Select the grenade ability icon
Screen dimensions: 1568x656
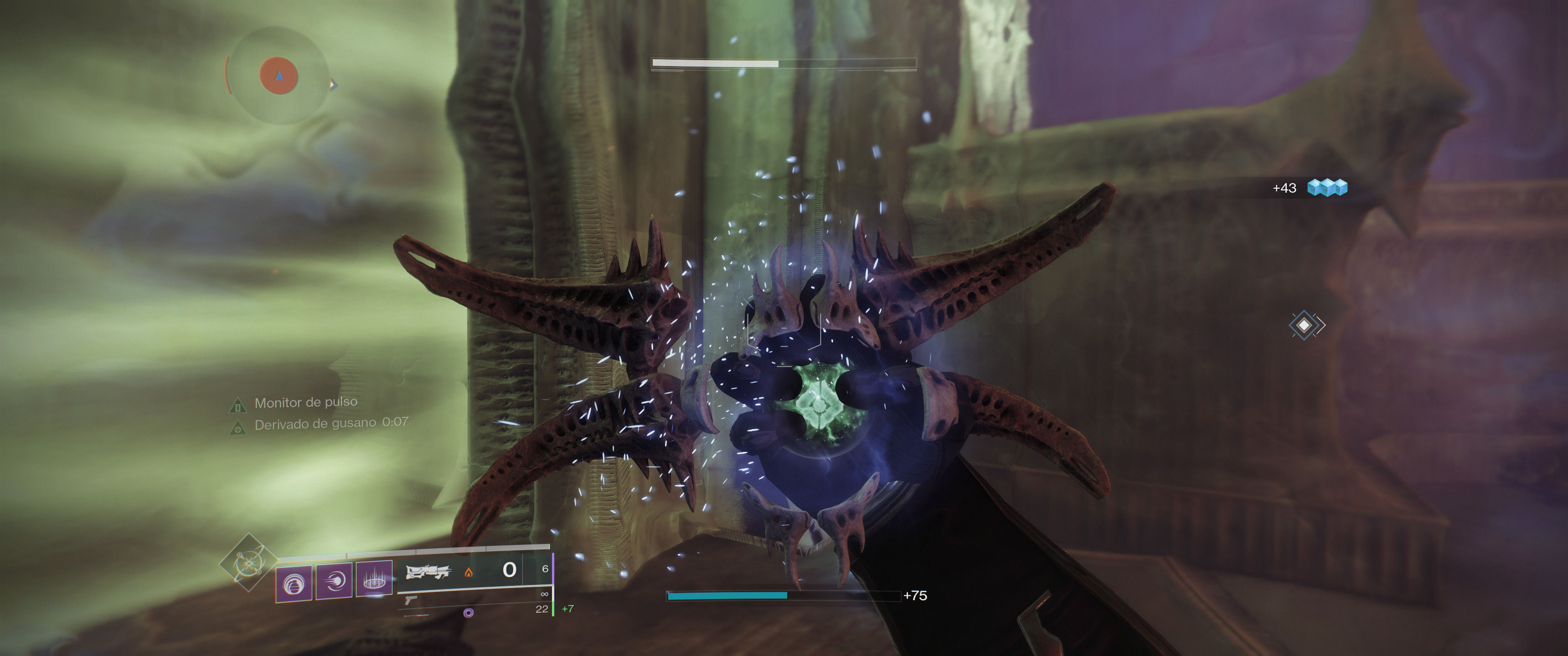point(294,583)
